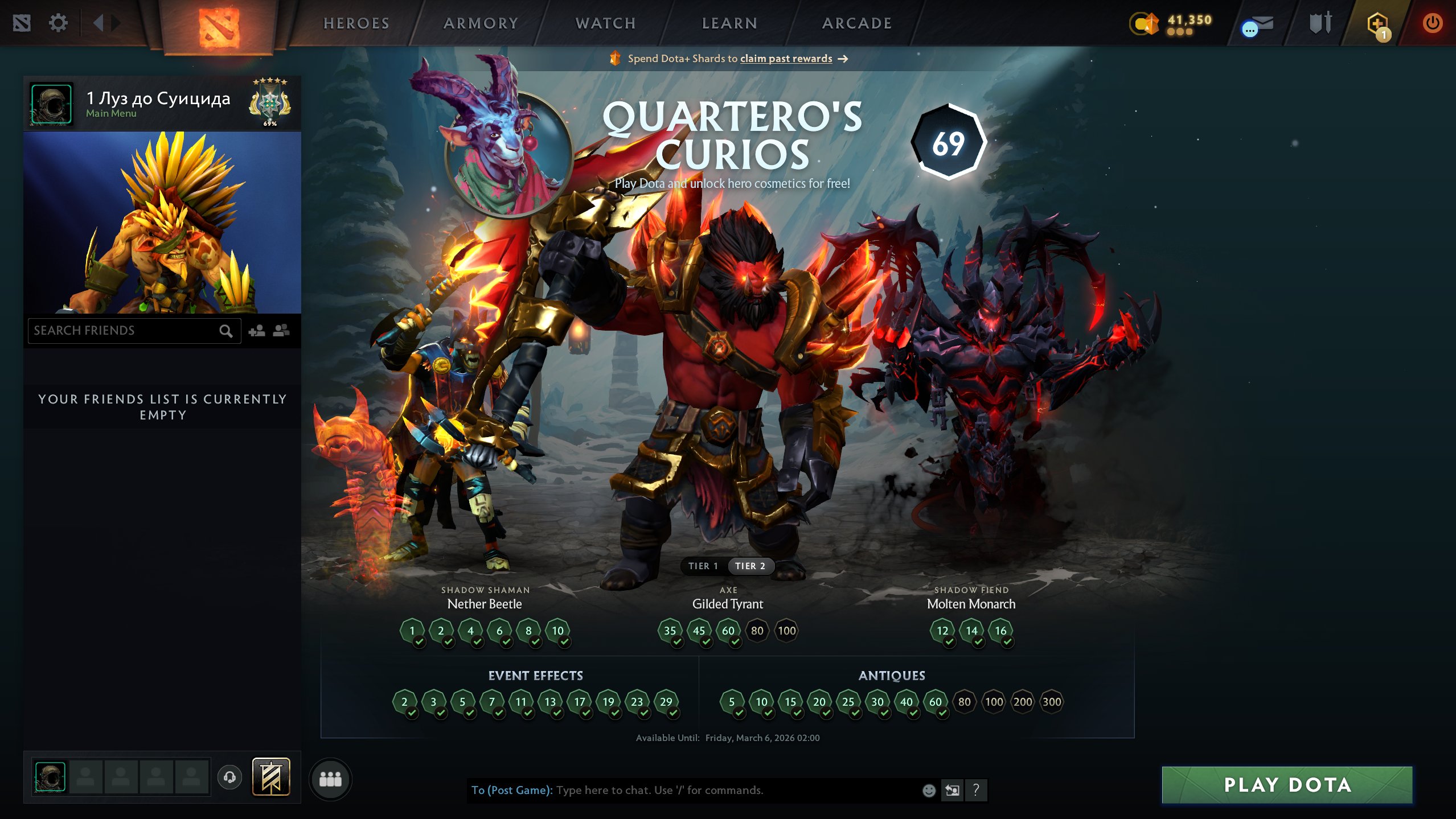The image size is (1456, 819).
Task: Click the add friend icon beside search
Action: coord(257,331)
